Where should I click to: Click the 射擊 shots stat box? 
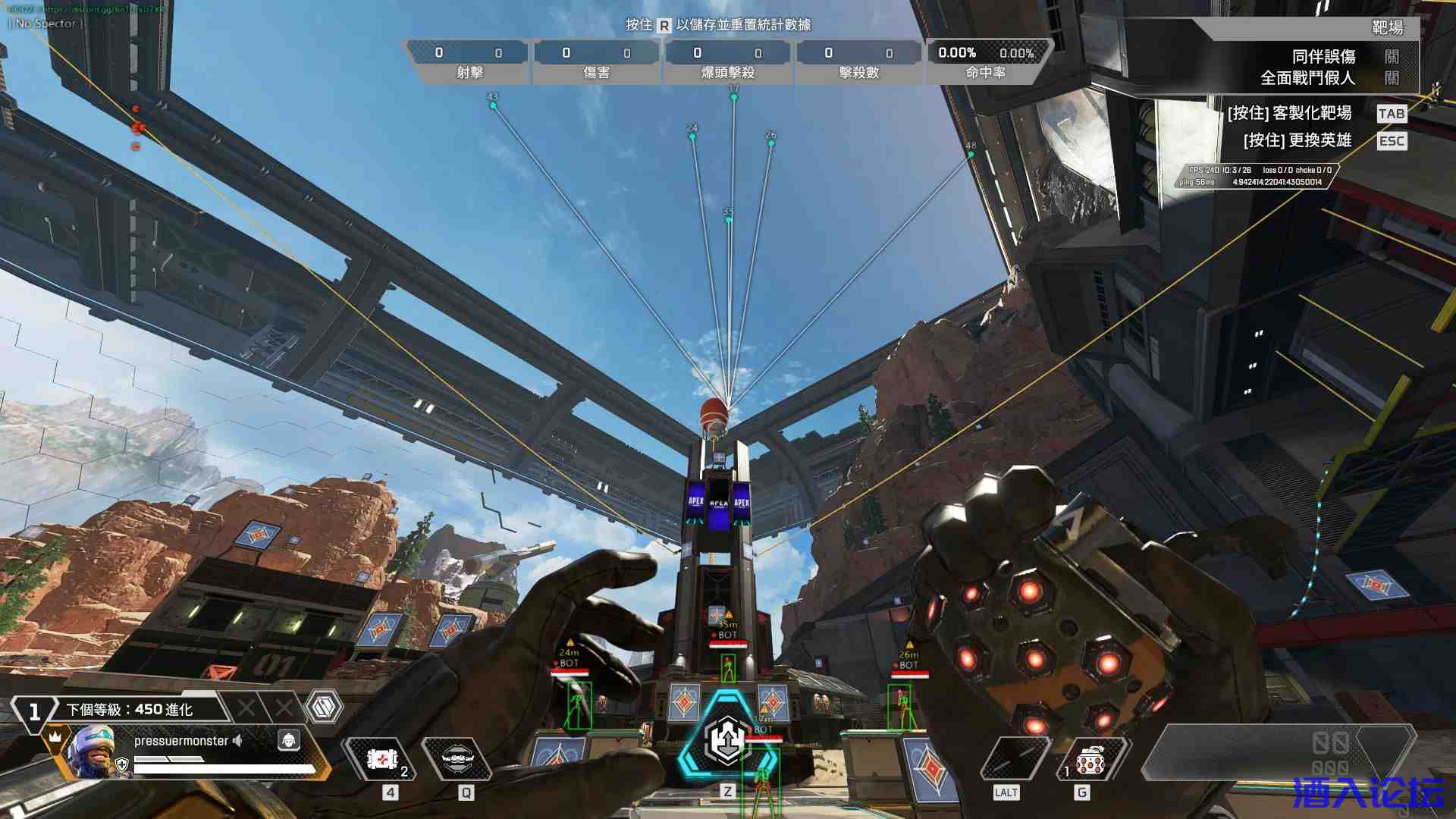coord(469,61)
